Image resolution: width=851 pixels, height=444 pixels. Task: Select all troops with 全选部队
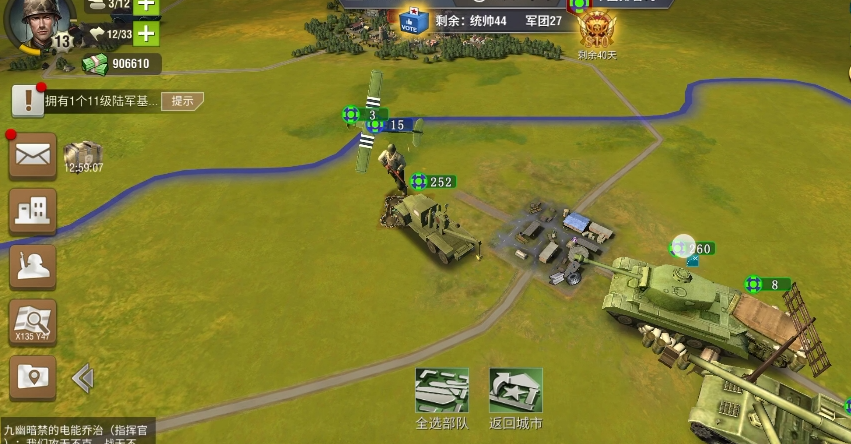point(442,396)
